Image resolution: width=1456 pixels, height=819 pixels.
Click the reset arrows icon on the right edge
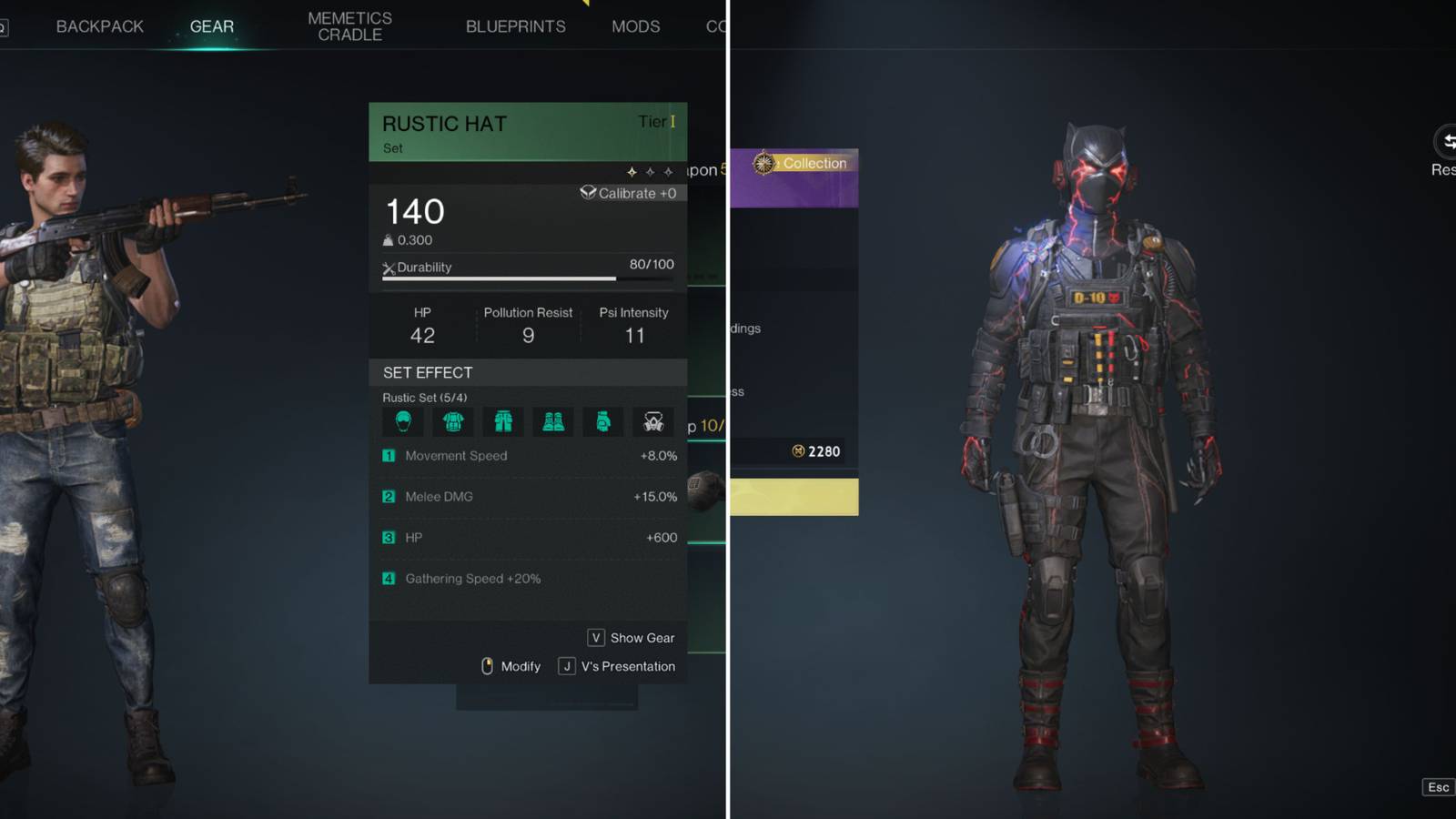click(1446, 143)
